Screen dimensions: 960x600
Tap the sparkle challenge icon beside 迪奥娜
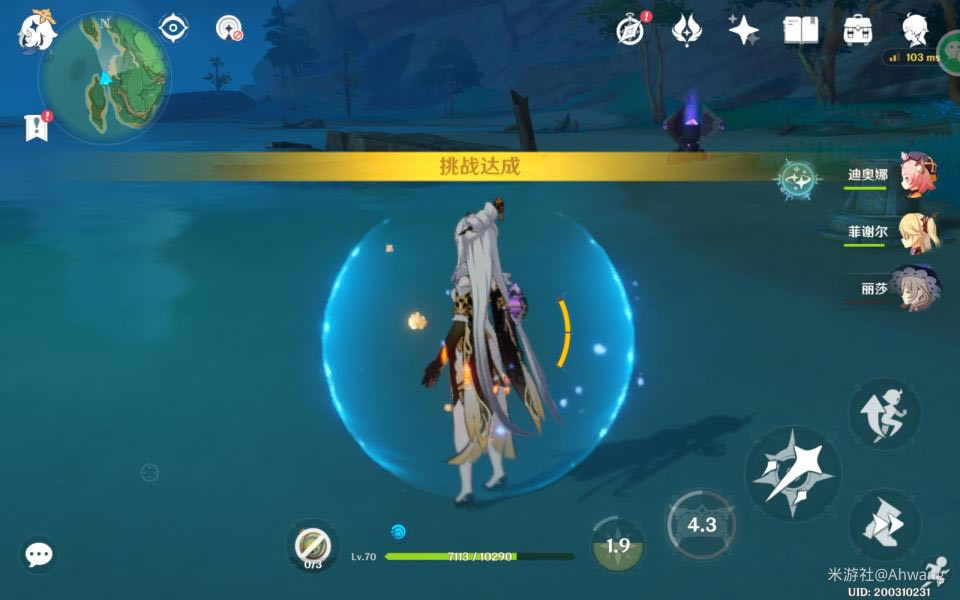(798, 180)
